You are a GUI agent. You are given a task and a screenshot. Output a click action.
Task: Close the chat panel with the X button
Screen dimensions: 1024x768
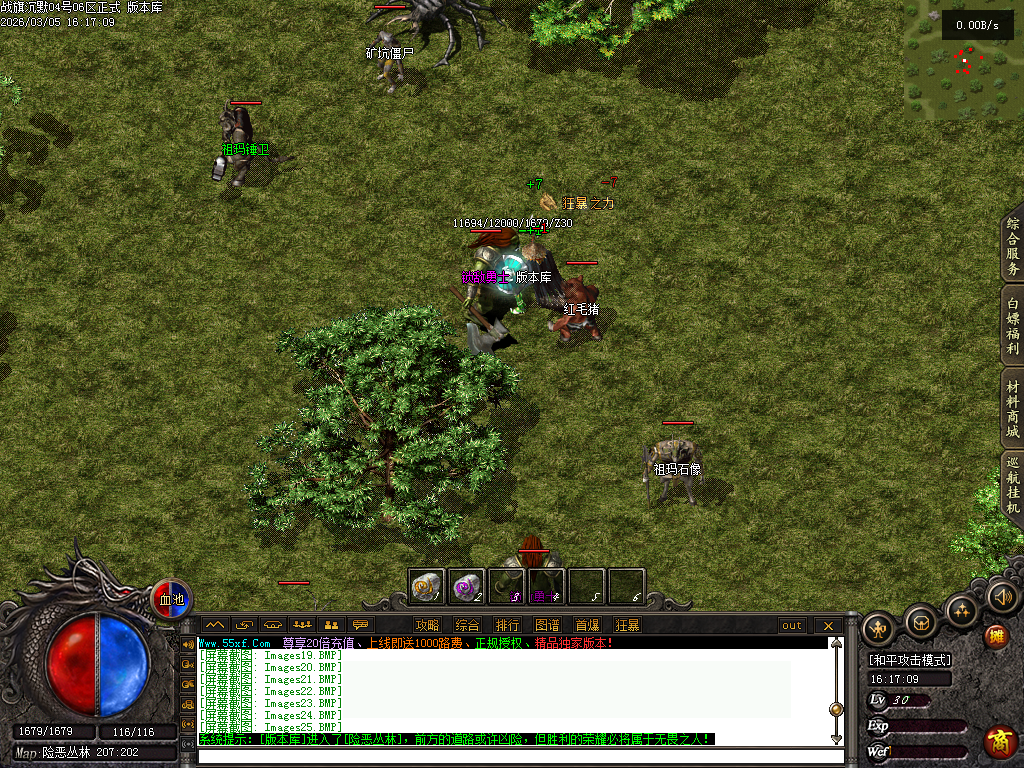[x=828, y=626]
